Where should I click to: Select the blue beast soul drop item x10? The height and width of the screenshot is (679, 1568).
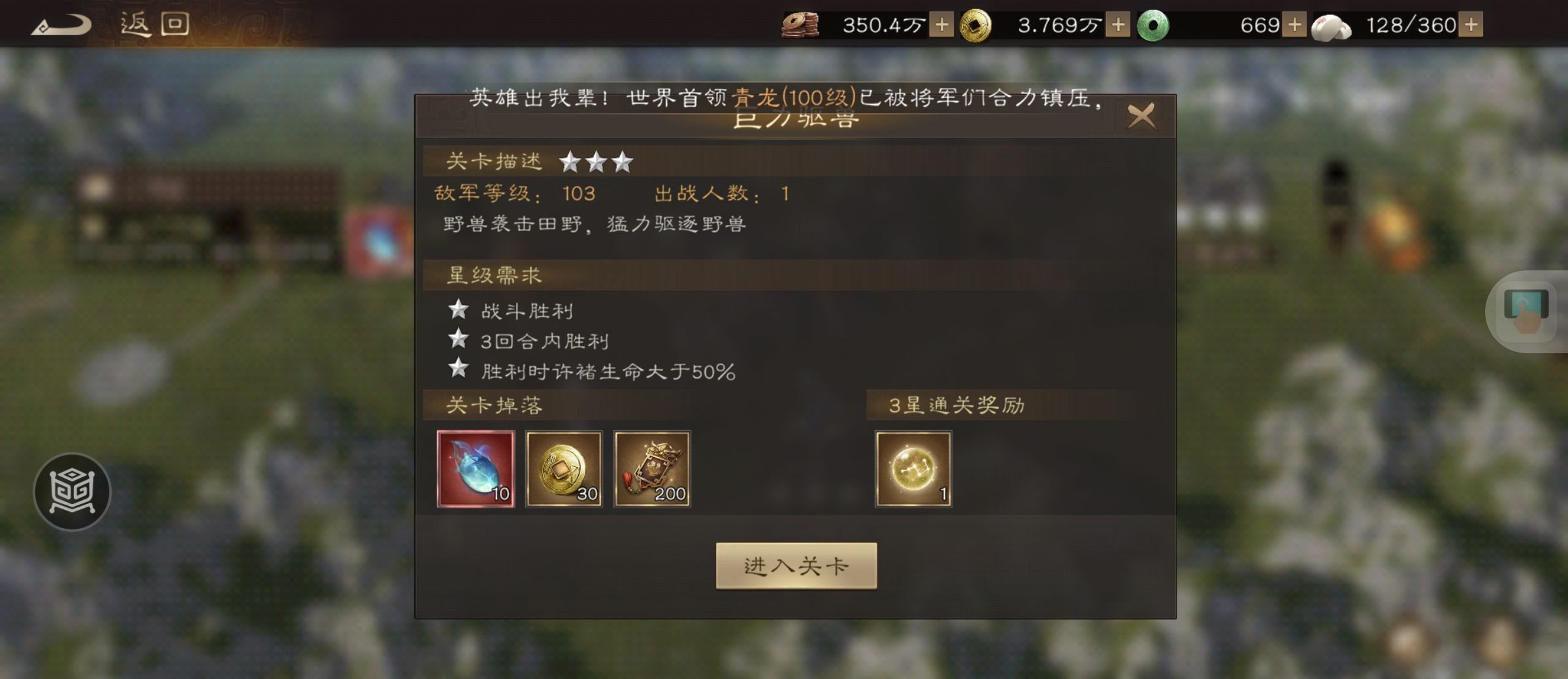point(475,470)
